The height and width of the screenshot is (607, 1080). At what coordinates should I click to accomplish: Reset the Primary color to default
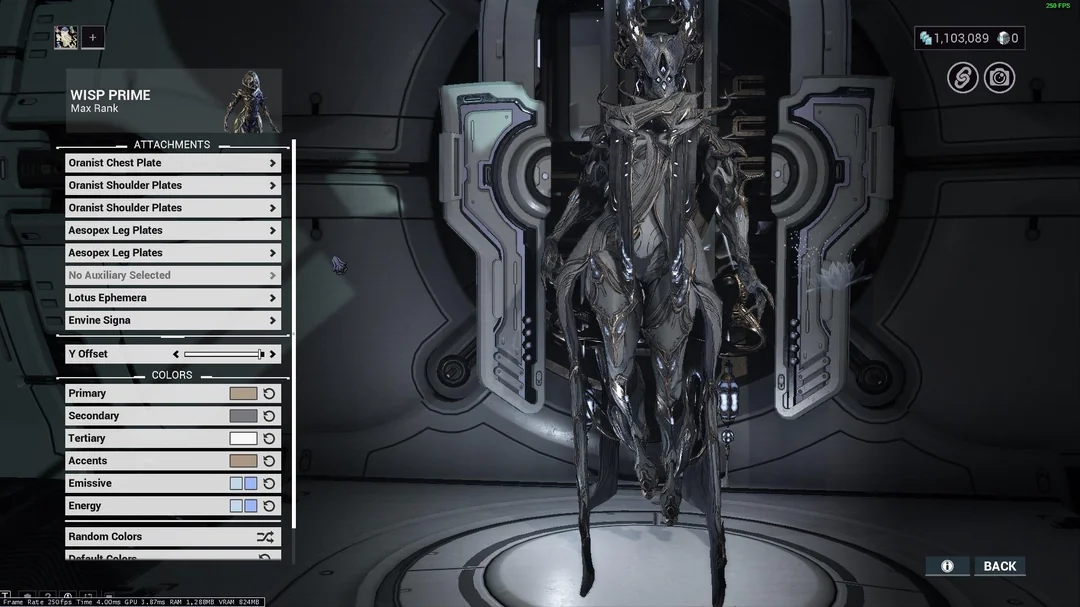[x=269, y=394]
